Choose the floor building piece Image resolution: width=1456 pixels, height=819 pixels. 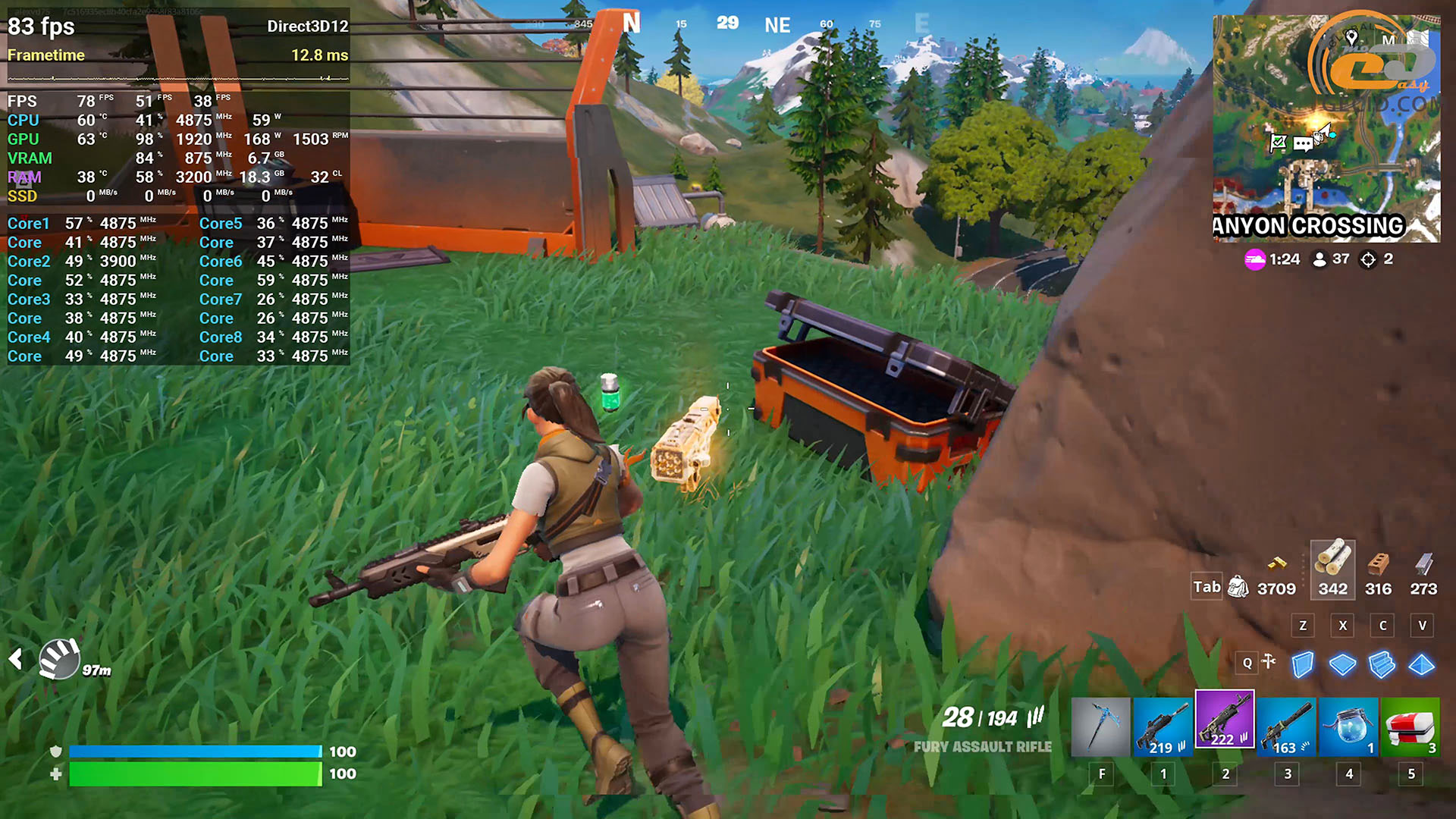(x=1342, y=665)
